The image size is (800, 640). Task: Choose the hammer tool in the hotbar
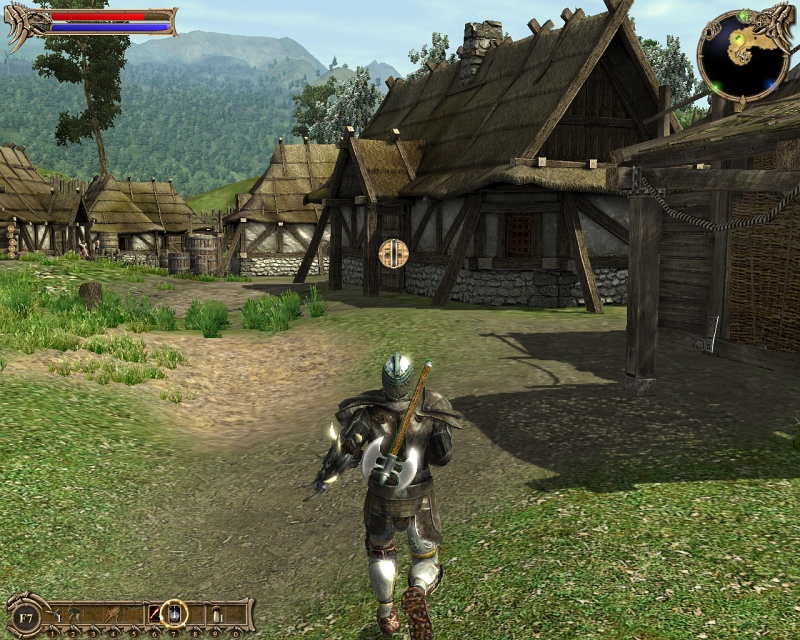click(74, 613)
